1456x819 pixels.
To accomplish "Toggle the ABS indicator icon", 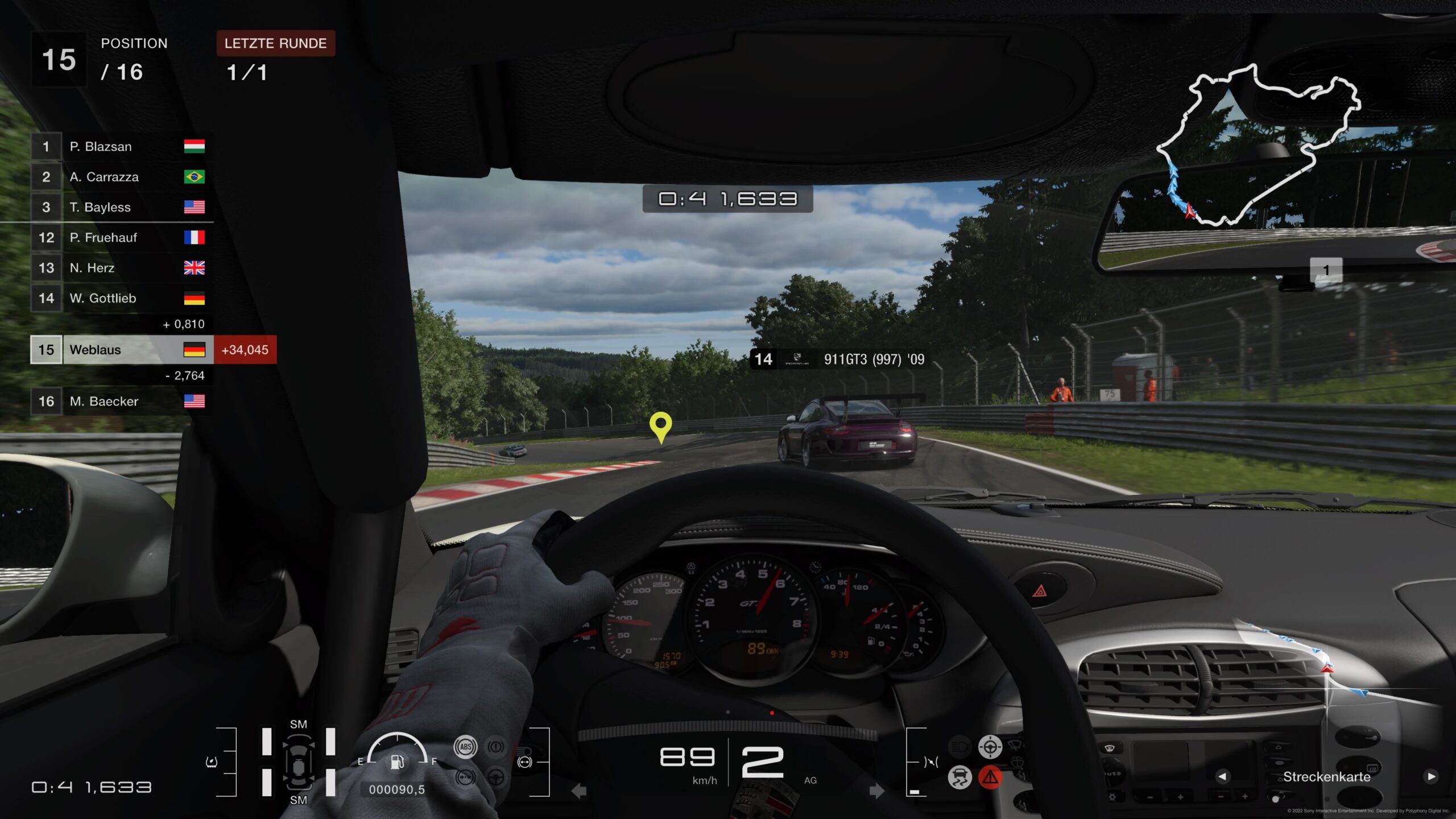I will 465,747.
